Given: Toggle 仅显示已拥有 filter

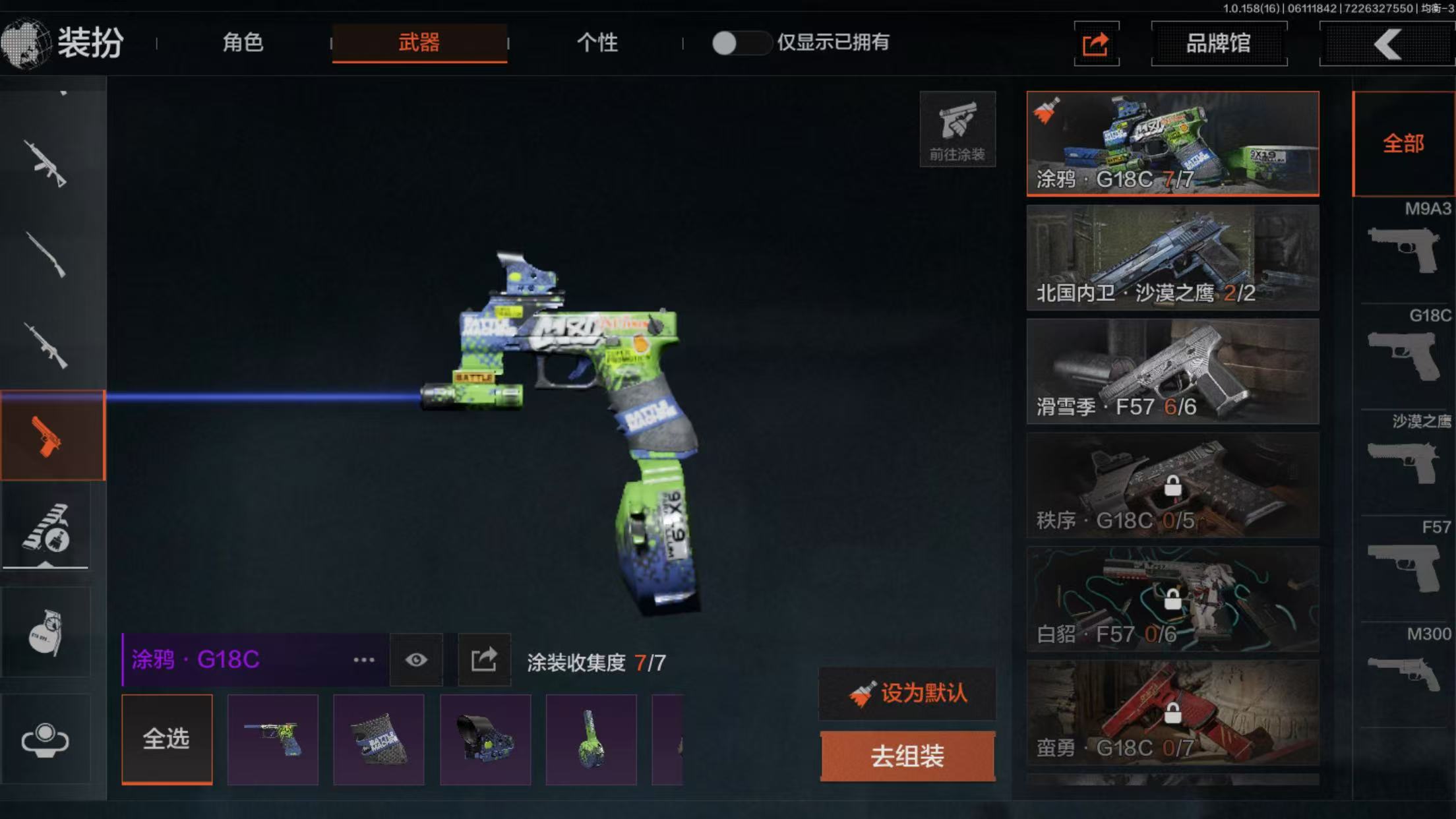Looking at the screenshot, I should (740, 44).
